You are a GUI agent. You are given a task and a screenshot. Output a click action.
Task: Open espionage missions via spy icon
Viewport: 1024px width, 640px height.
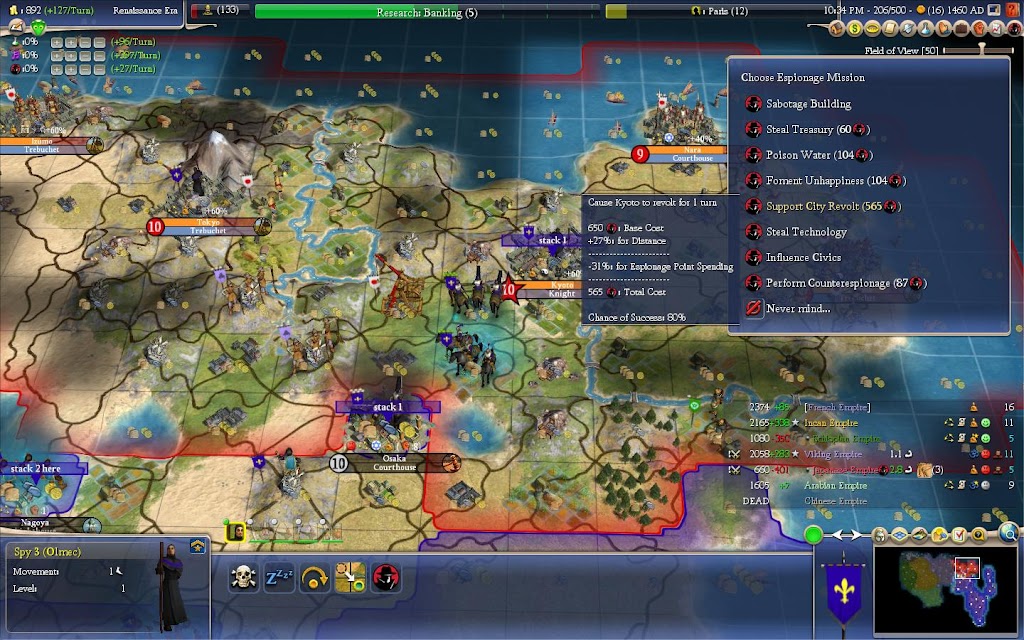click(386, 578)
